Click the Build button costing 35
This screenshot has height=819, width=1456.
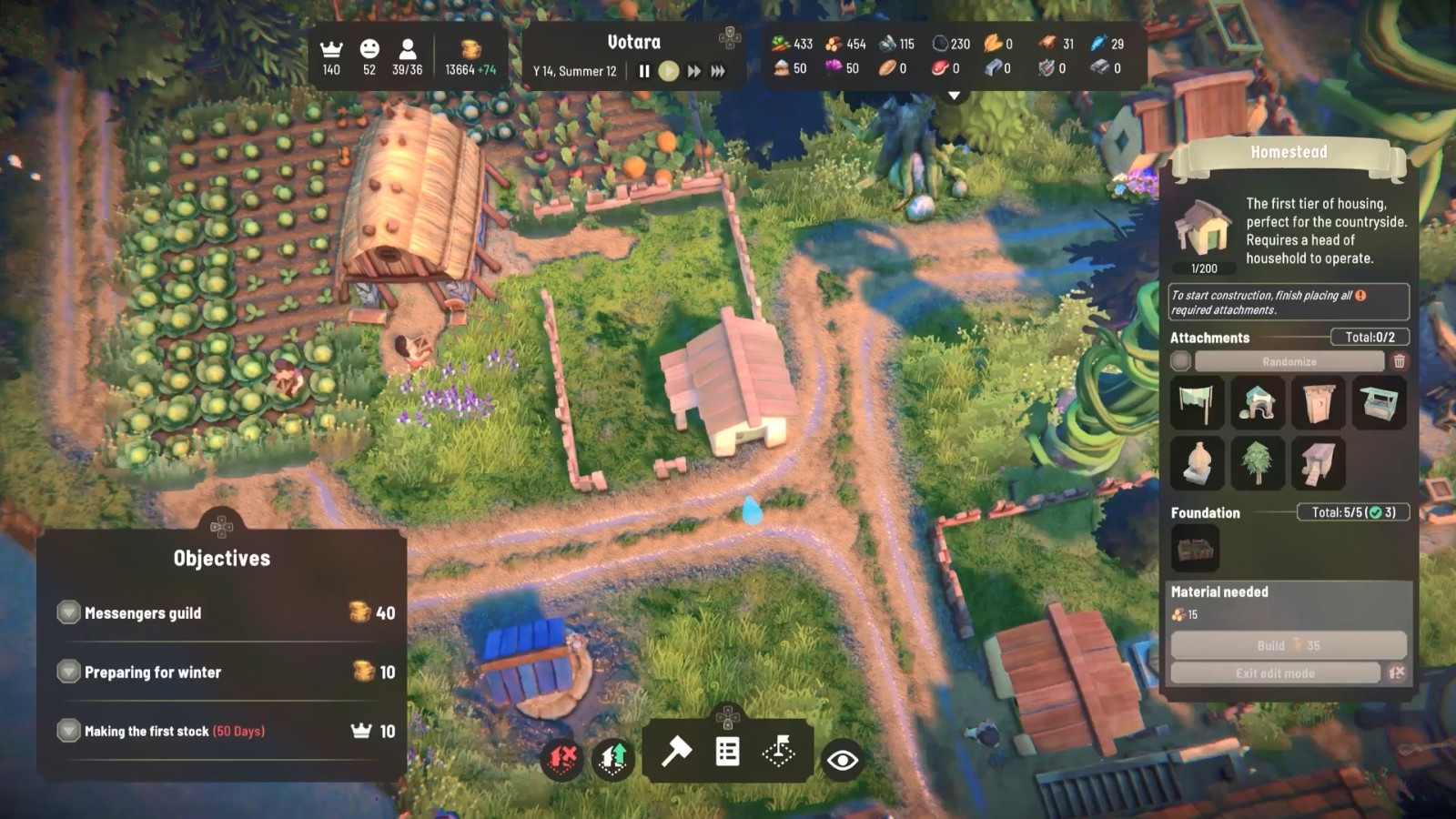(1288, 645)
